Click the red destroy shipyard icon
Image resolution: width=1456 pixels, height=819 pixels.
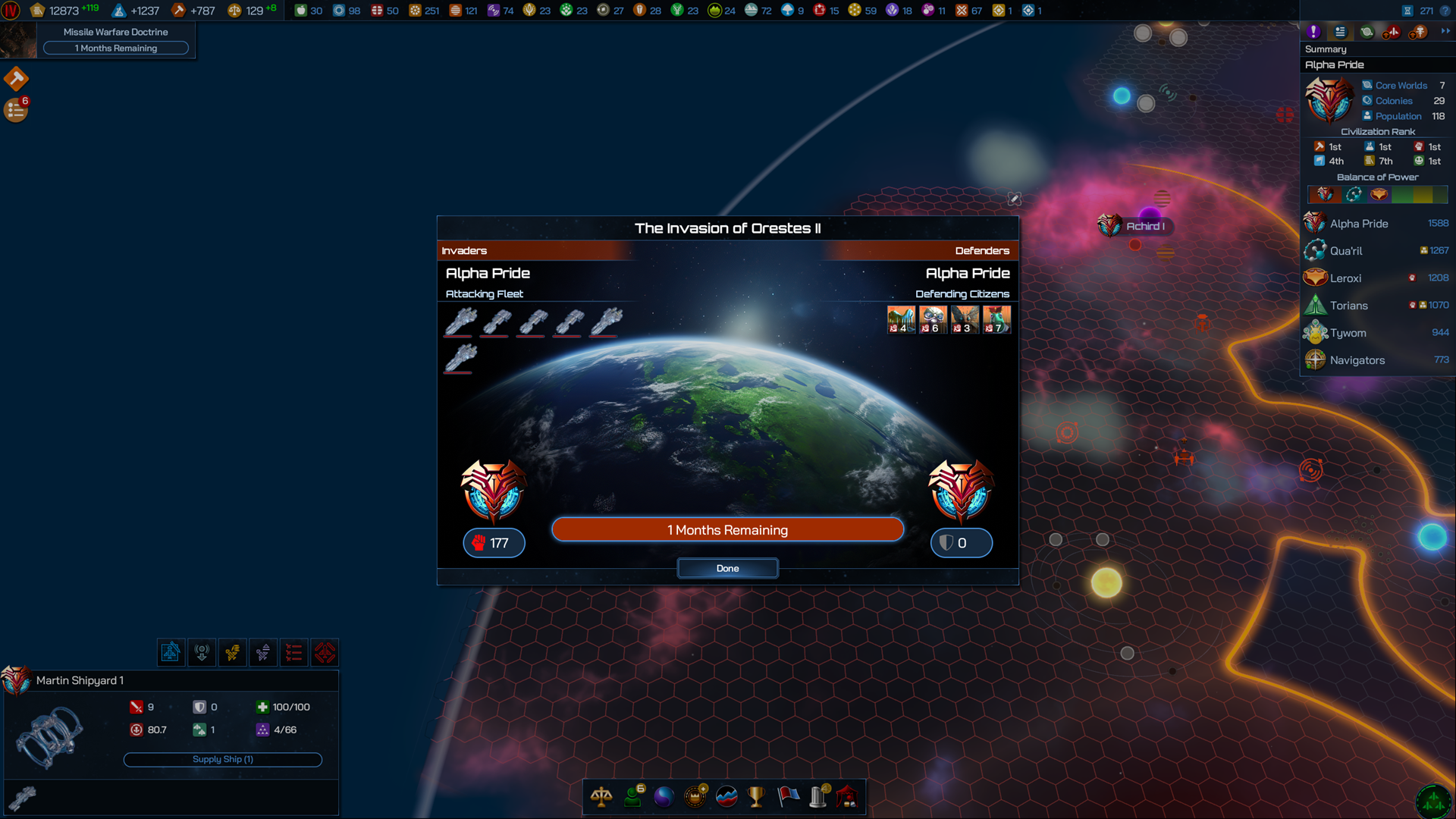[325, 652]
